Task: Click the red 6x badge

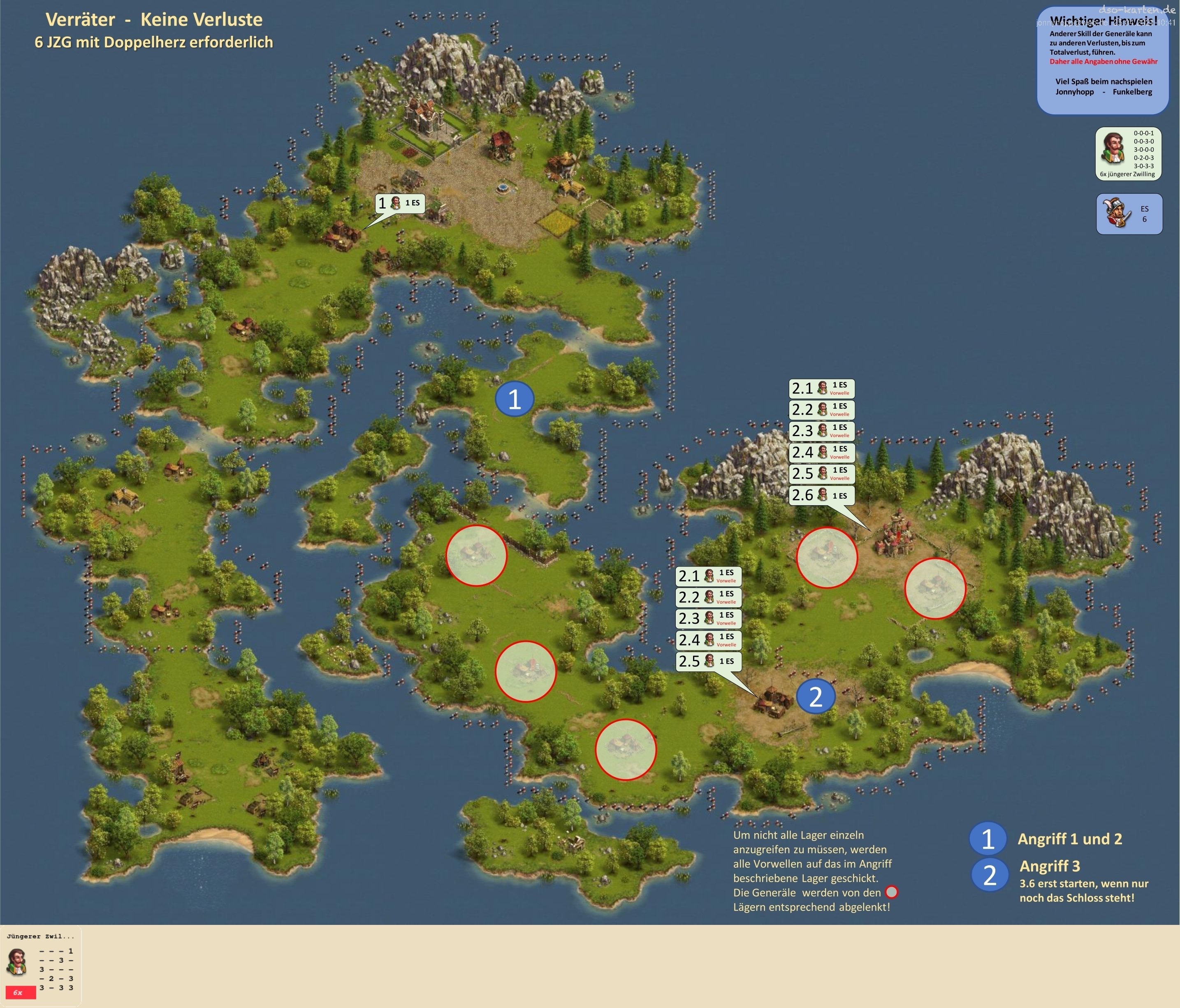Action: pos(21,993)
